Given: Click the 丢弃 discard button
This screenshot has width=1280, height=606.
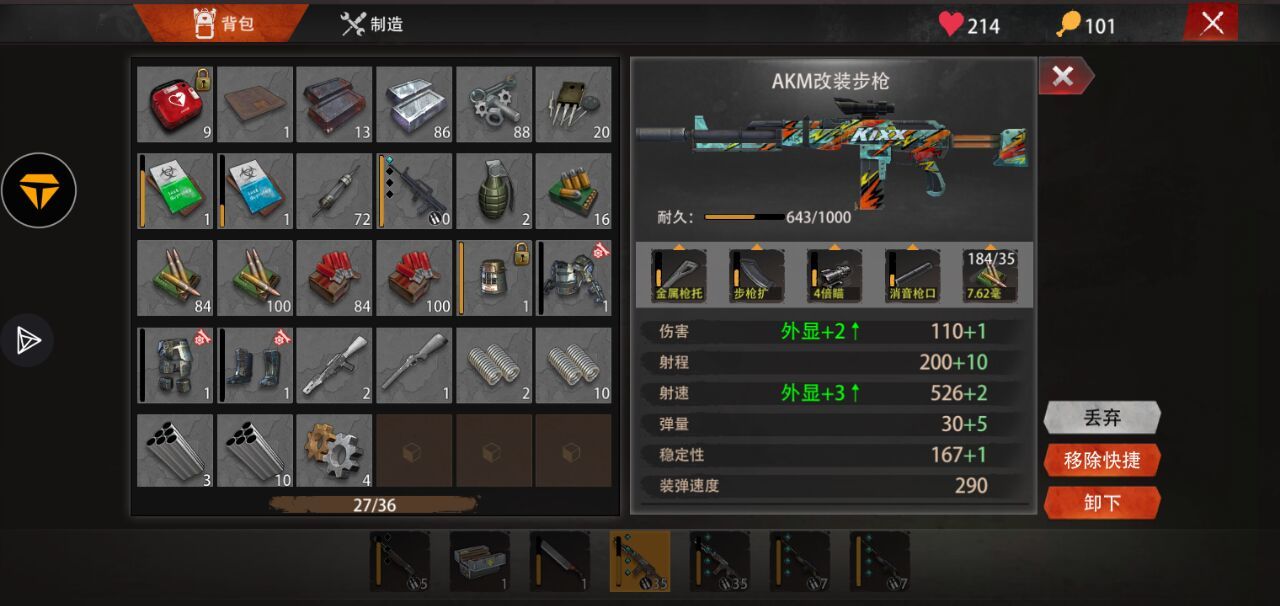Looking at the screenshot, I should pos(1102,417).
